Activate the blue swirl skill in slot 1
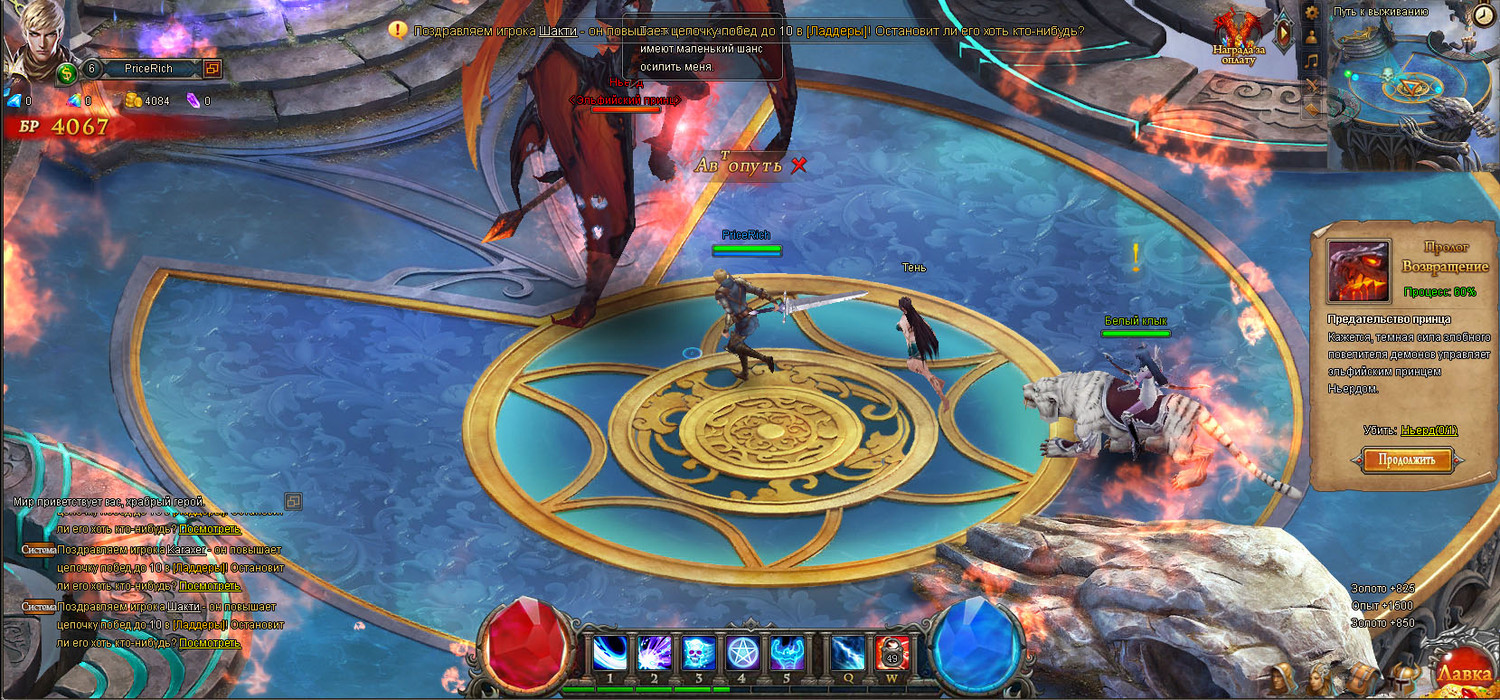 (610, 654)
